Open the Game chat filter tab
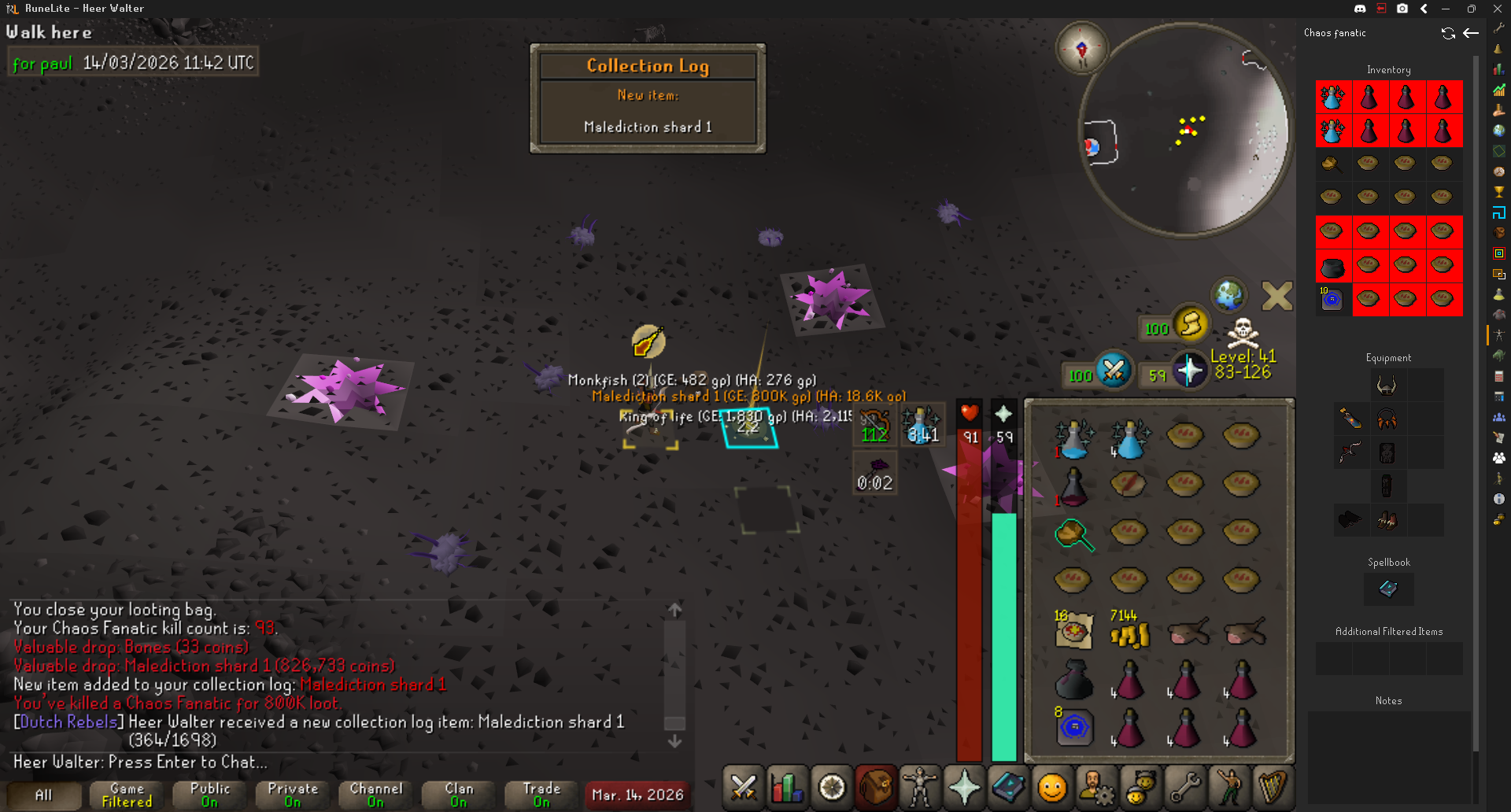 (127, 795)
